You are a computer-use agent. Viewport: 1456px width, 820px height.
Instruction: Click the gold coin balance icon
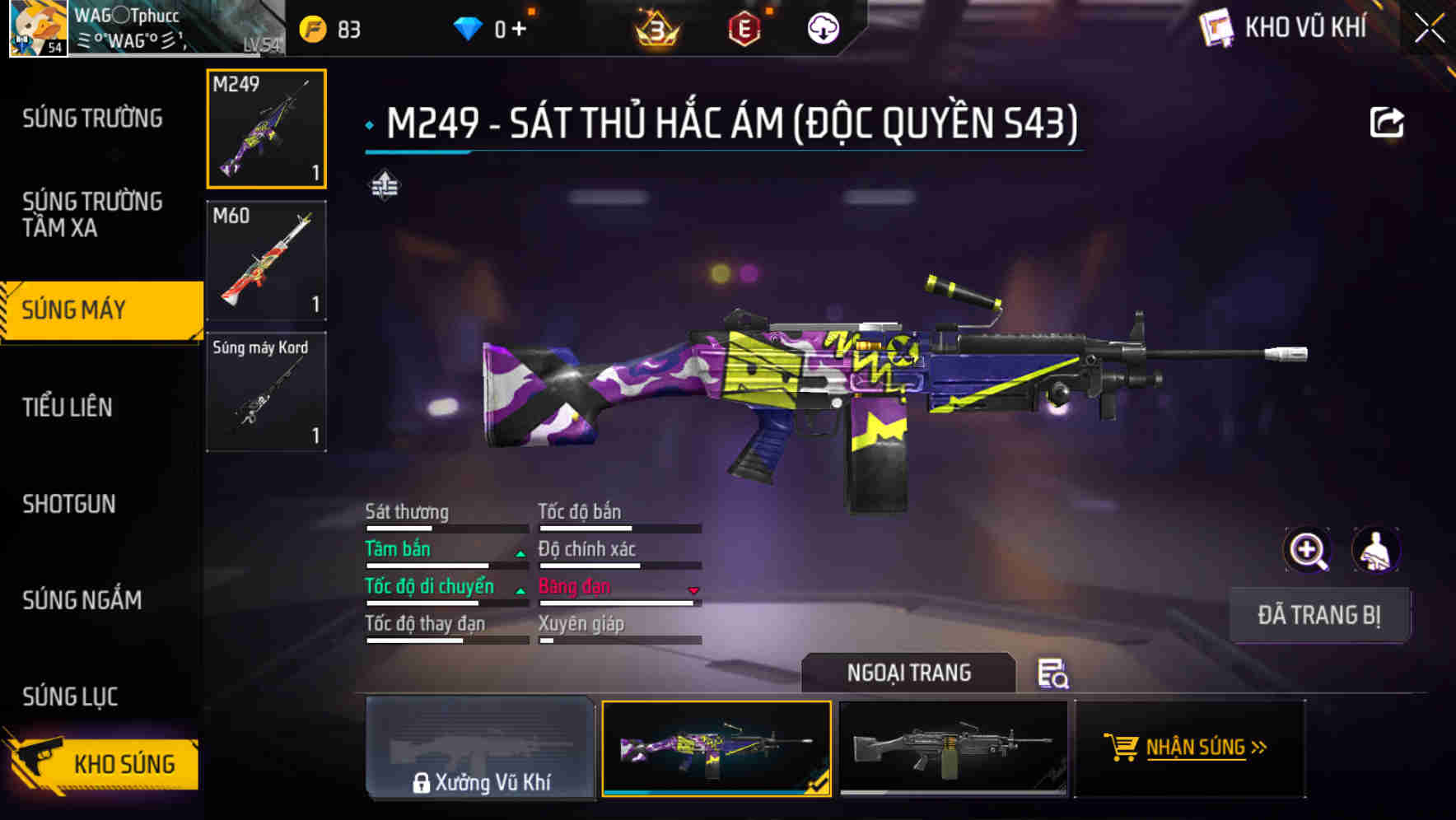(311, 27)
